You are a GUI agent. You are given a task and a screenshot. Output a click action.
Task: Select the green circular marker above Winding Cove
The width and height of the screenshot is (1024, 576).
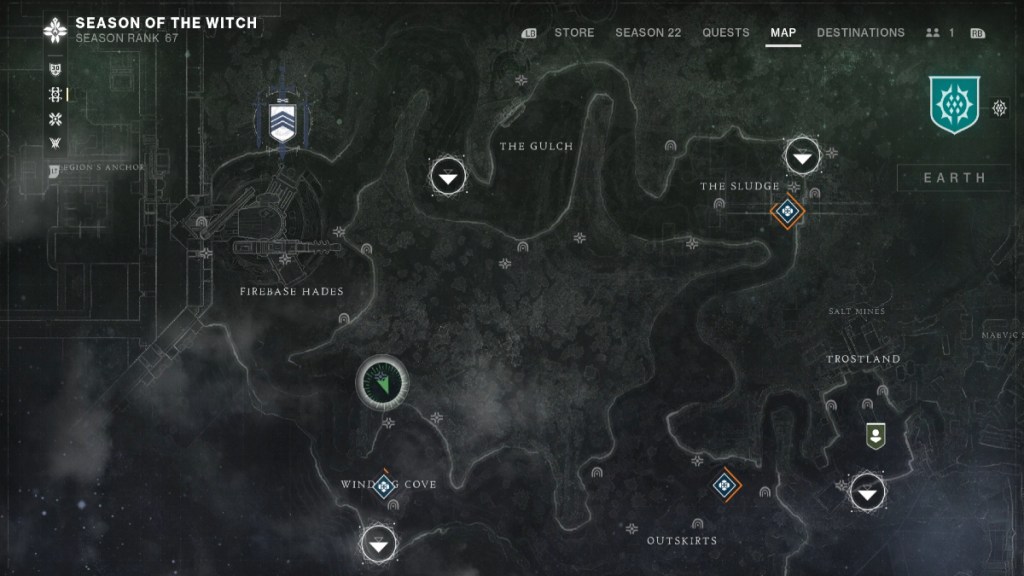point(381,381)
